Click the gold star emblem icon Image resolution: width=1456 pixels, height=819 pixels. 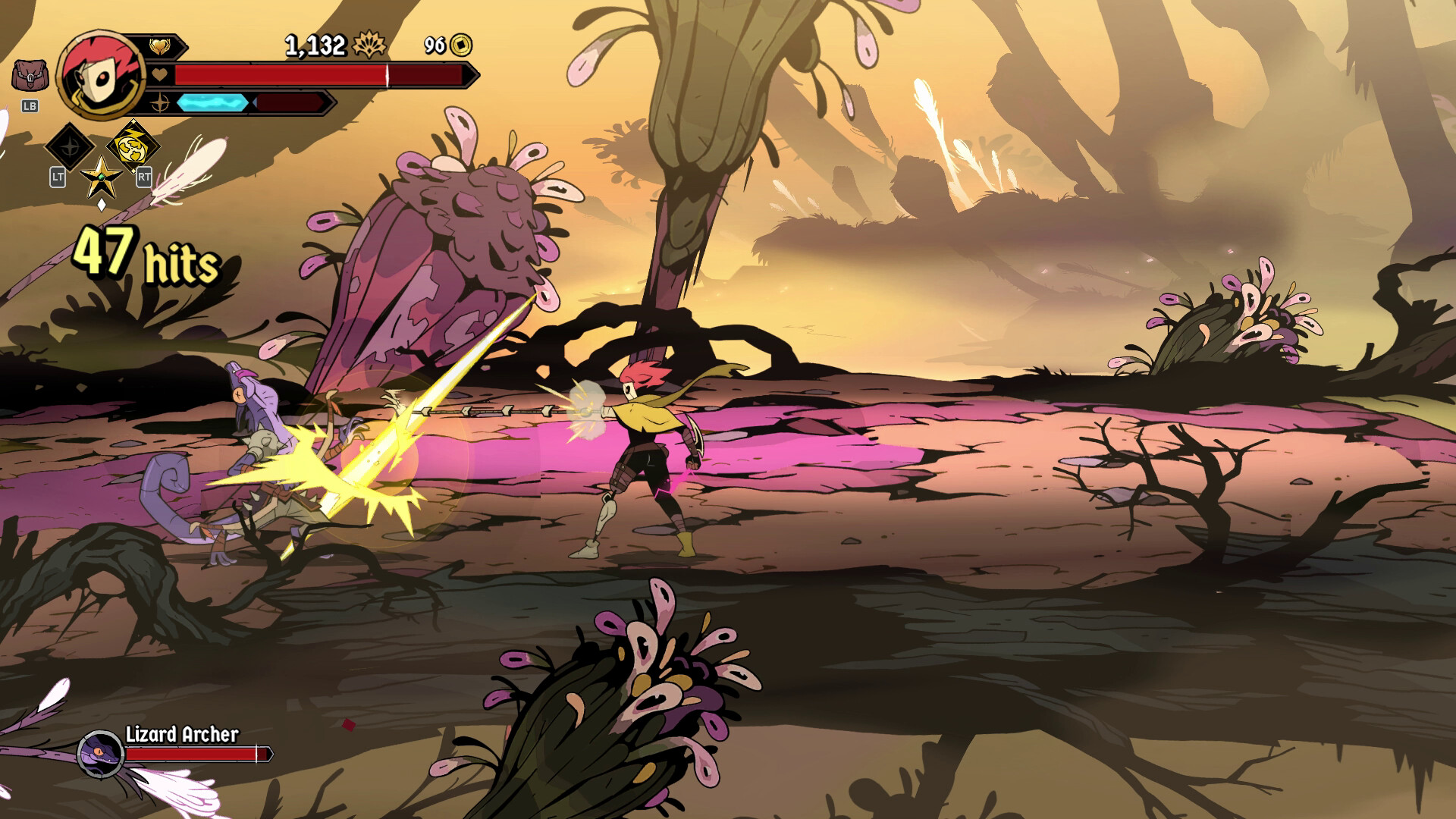(101, 177)
